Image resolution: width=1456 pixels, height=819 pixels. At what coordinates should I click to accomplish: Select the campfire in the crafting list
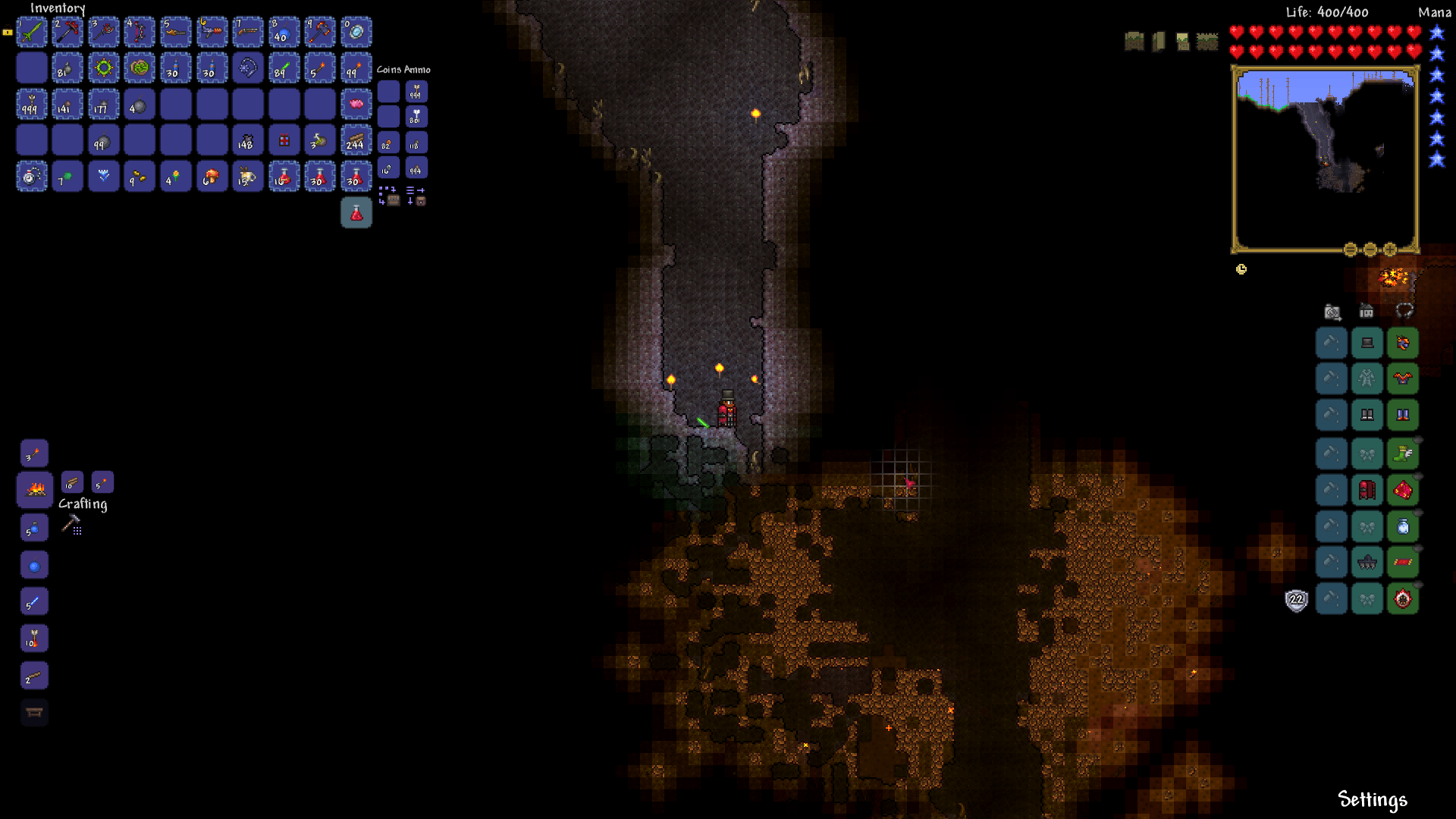pos(33,489)
